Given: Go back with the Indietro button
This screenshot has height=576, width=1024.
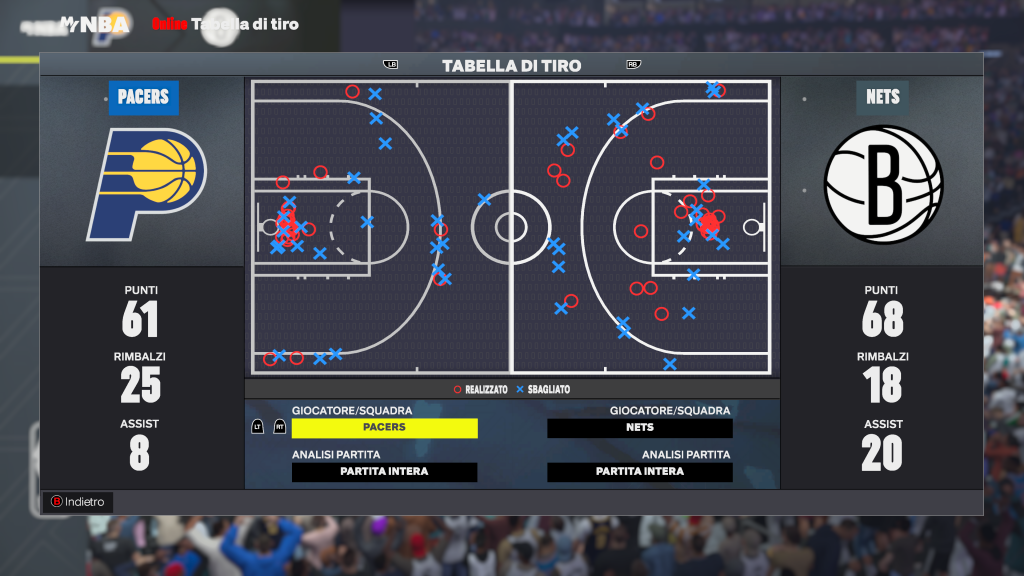Looking at the screenshot, I should pos(77,502).
